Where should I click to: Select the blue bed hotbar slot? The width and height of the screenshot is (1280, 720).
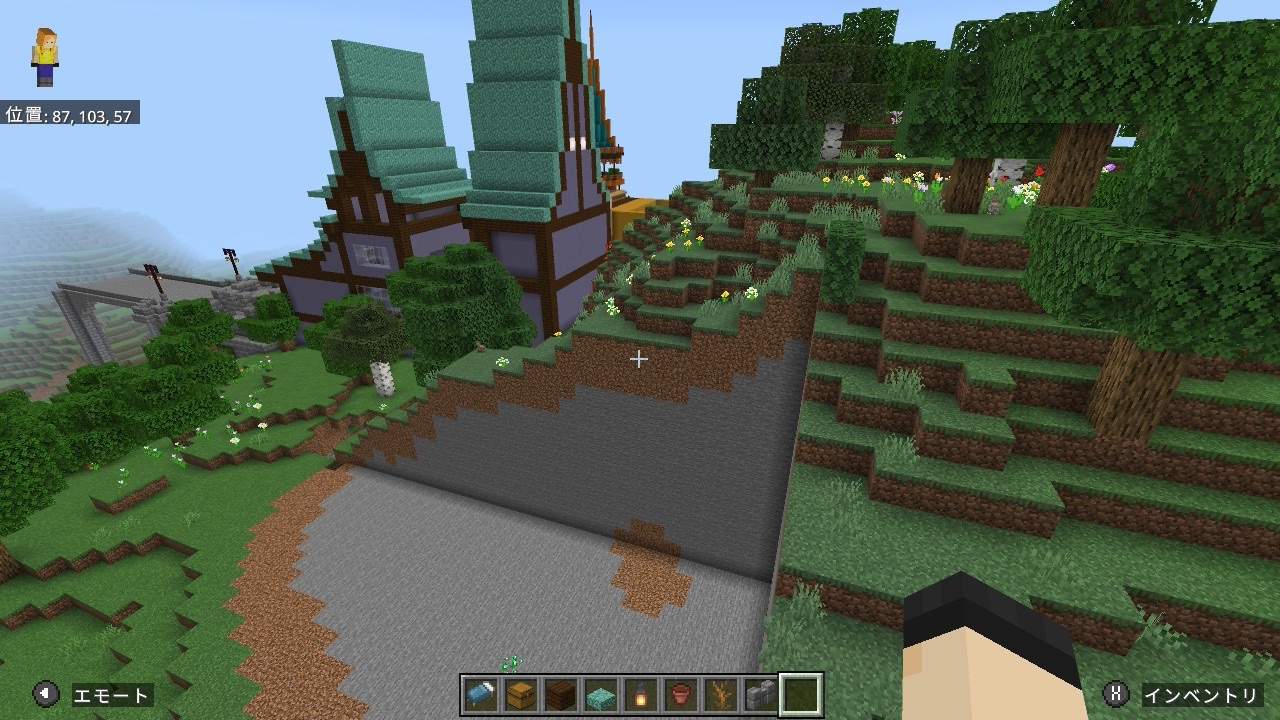(481, 694)
